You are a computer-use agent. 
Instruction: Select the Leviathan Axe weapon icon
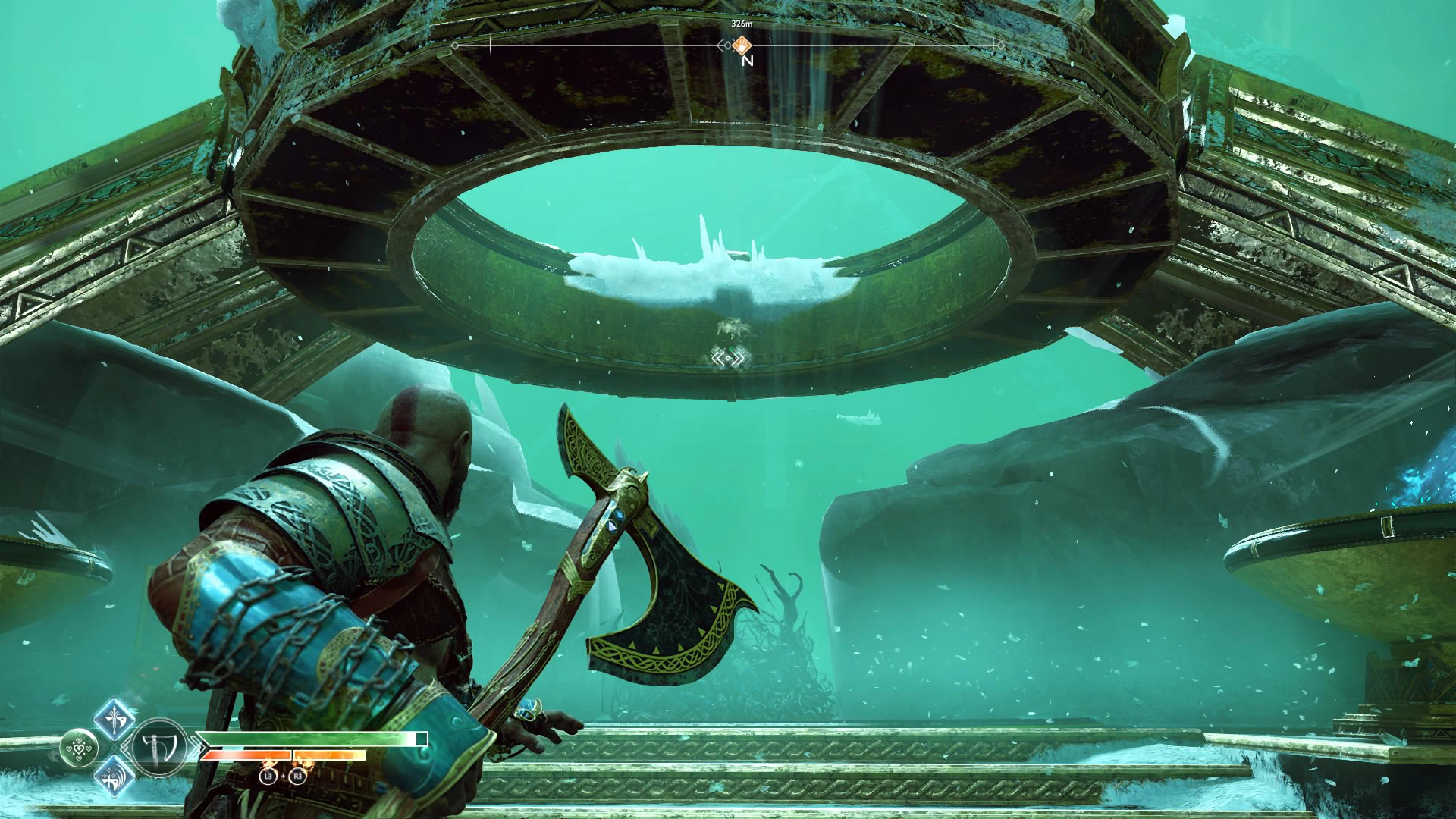[x=160, y=748]
